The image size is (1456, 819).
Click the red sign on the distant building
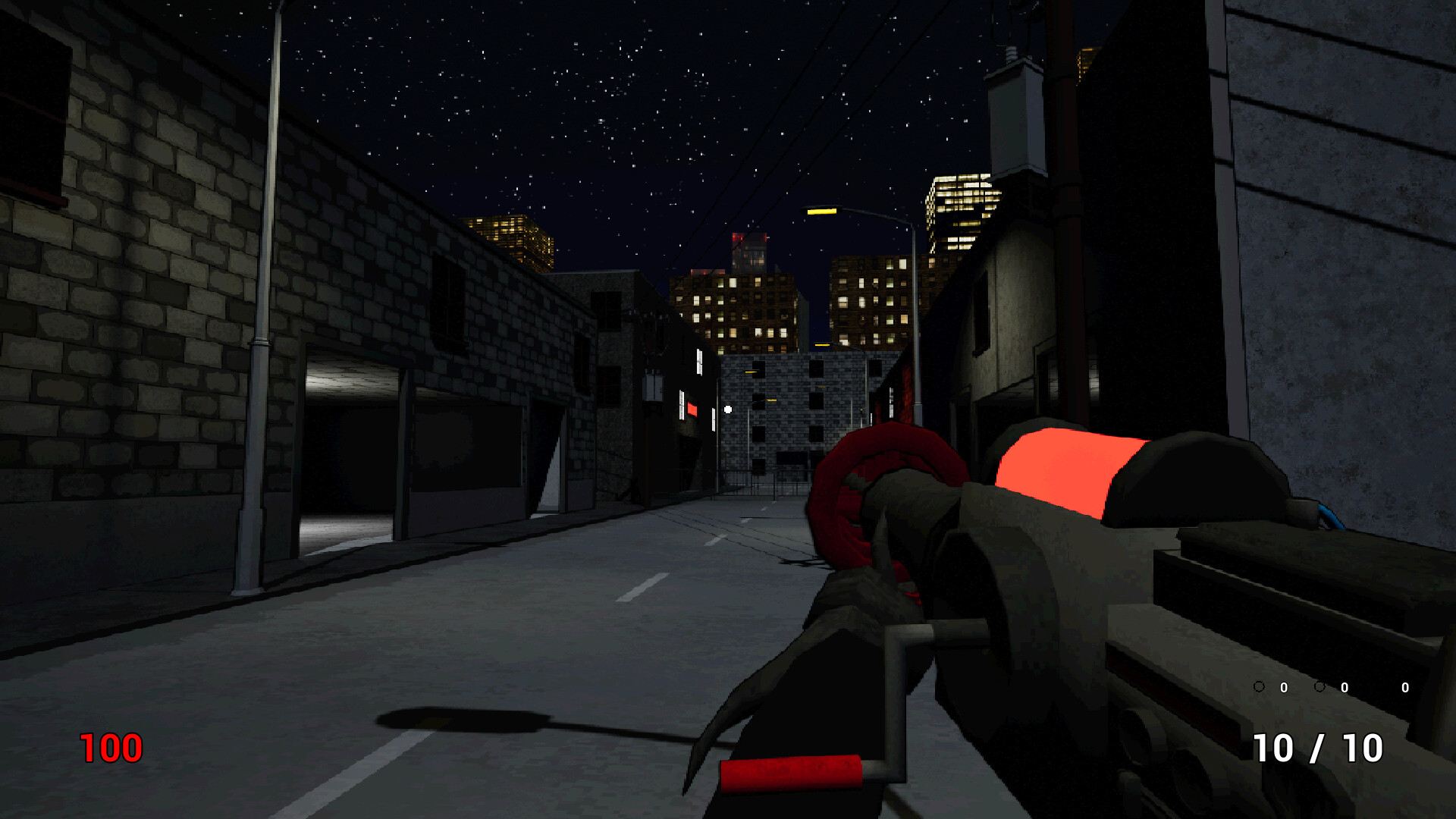(692, 409)
